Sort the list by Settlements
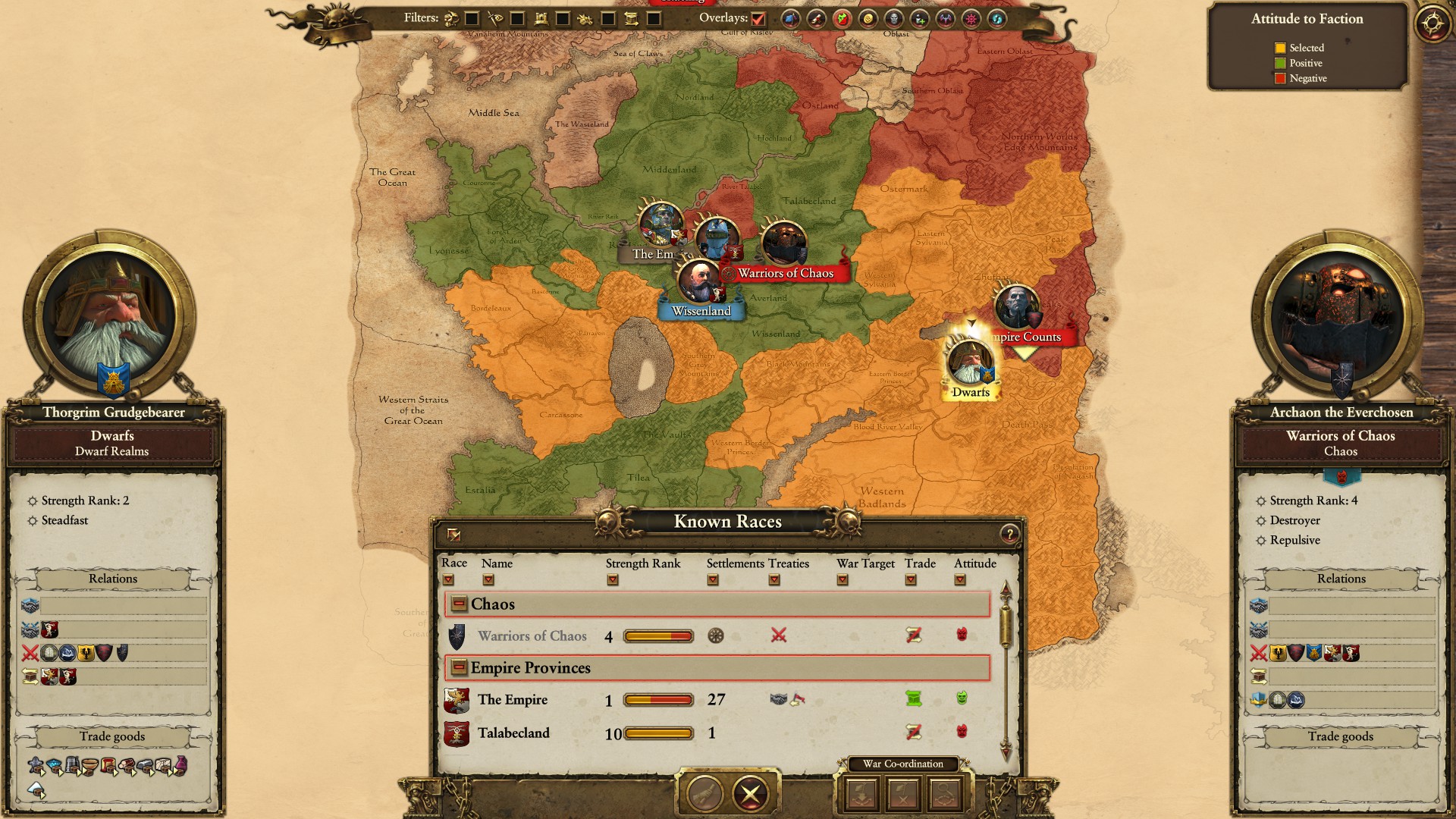The image size is (1456, 819). coord(712,580)
